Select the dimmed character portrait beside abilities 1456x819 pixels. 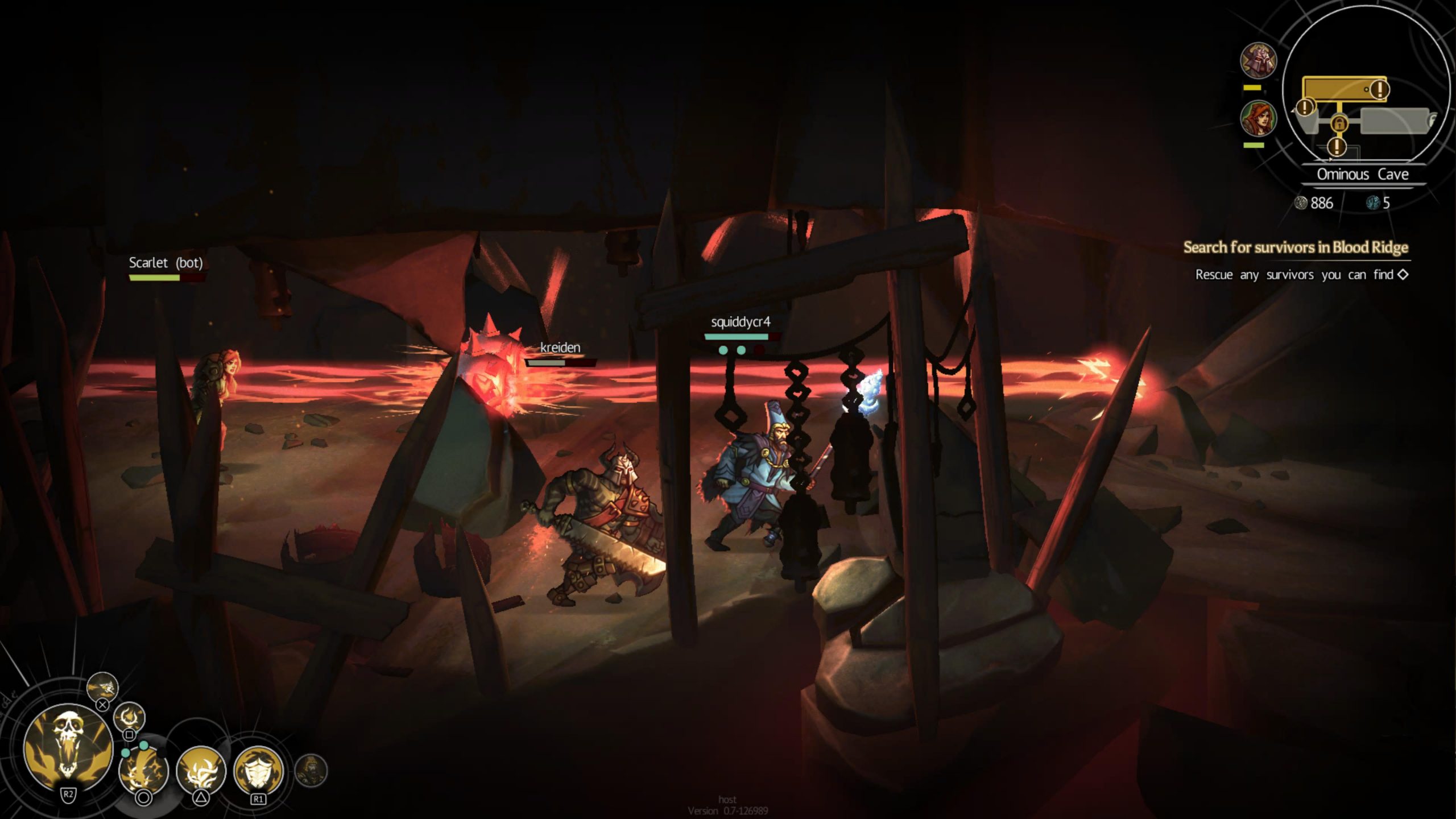point(311,771)
